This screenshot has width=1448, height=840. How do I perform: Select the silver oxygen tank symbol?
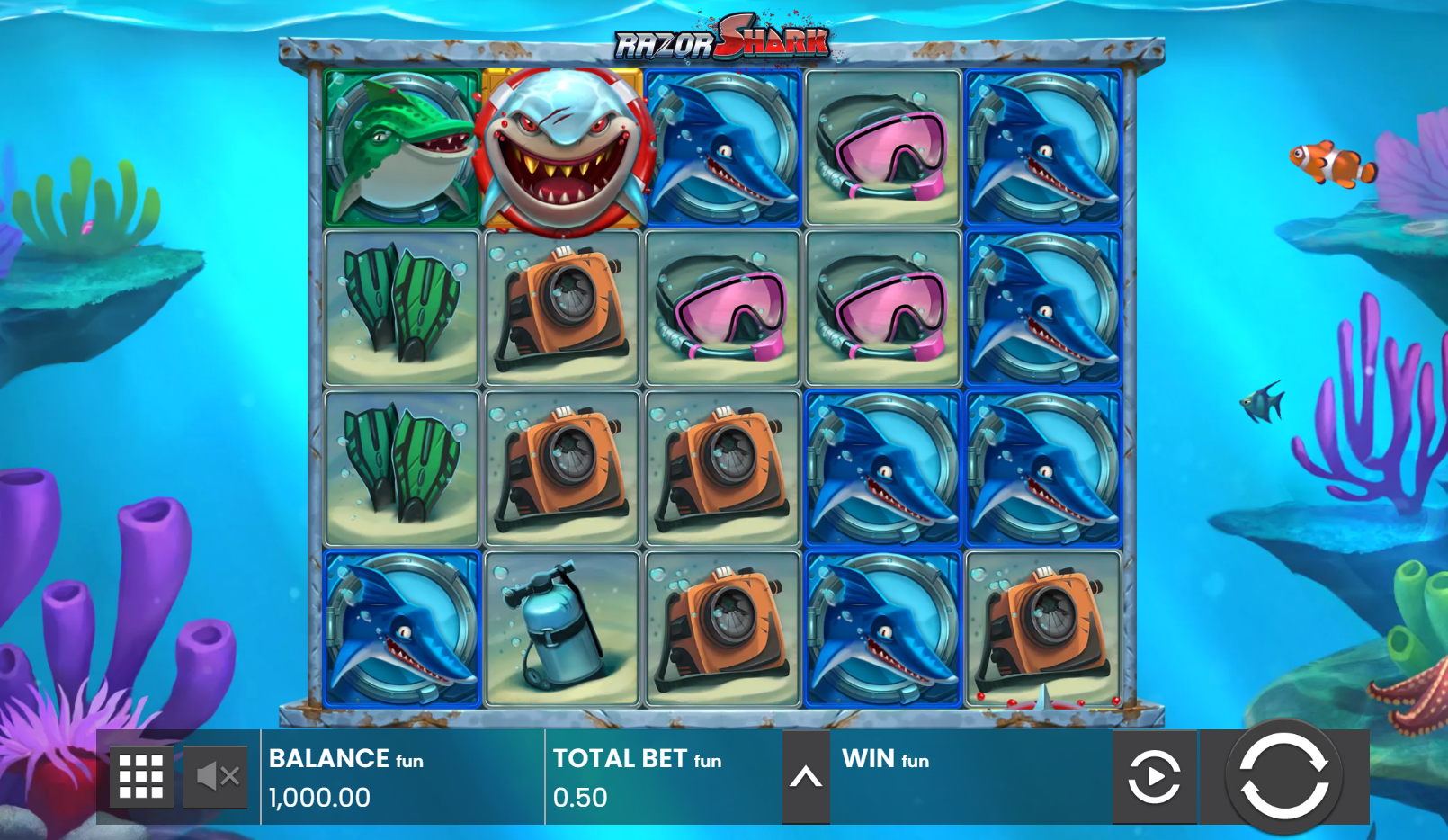tap(561, 626)
